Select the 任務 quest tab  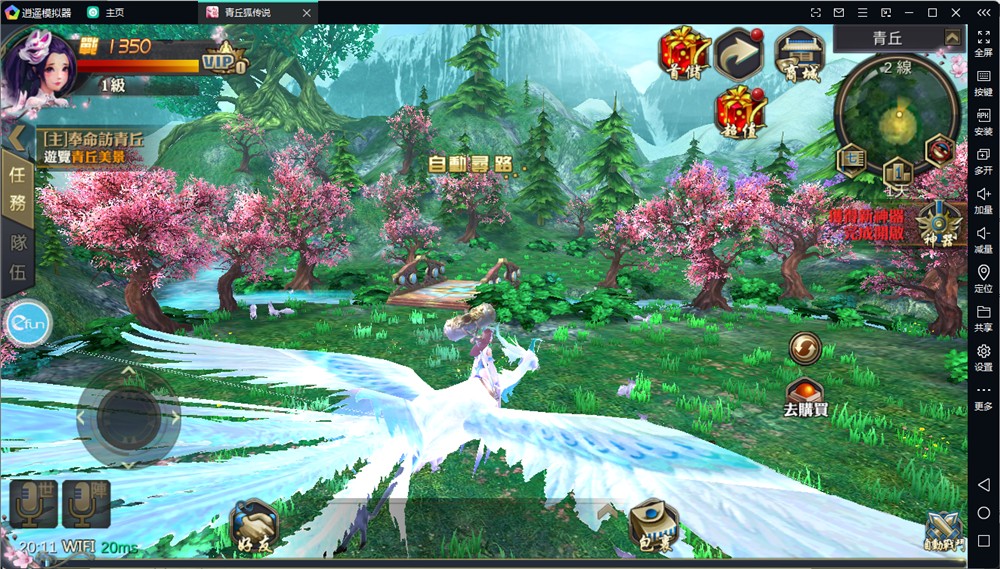click(x=18, y=187)
